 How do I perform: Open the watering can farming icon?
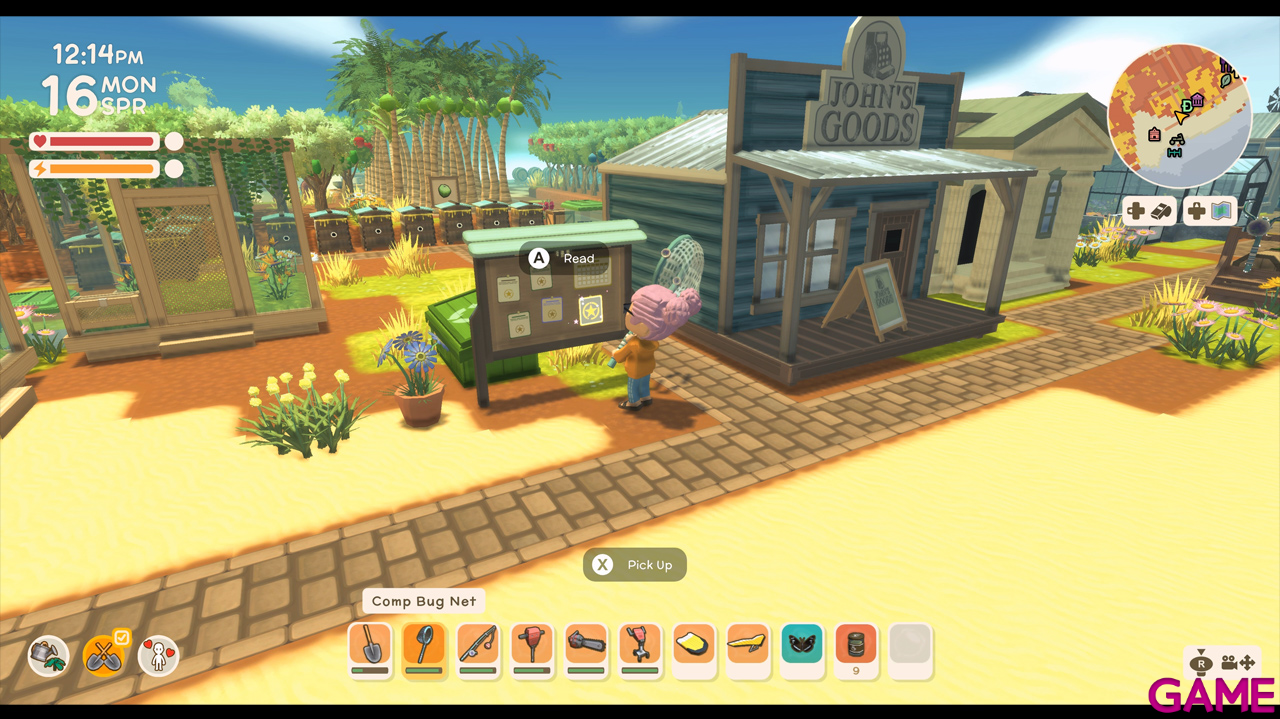click(48, 656)
